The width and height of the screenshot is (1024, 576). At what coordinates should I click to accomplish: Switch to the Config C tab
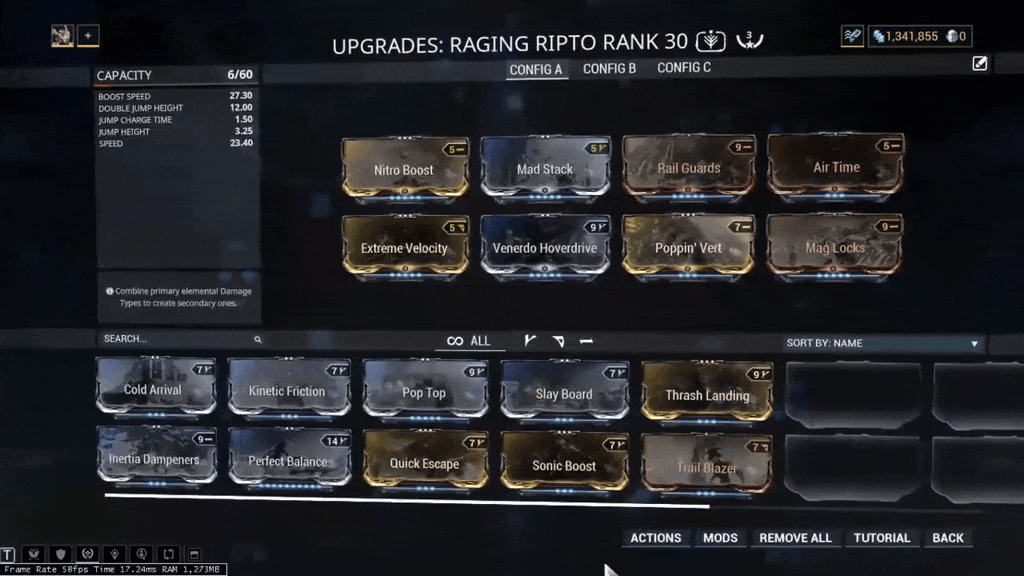[684, 69]
